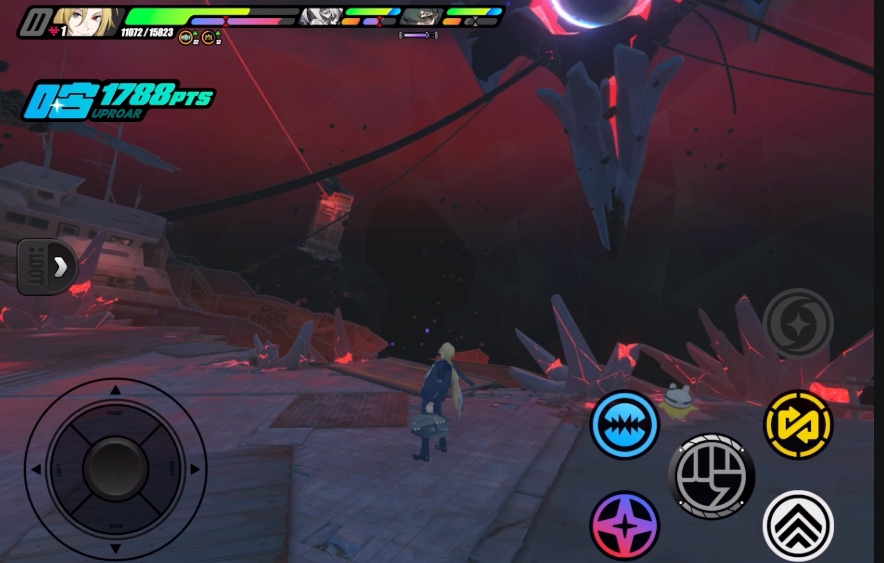Select the dark-haired teammate portrait
Screen dimensions: 884x563
[421, 17]
